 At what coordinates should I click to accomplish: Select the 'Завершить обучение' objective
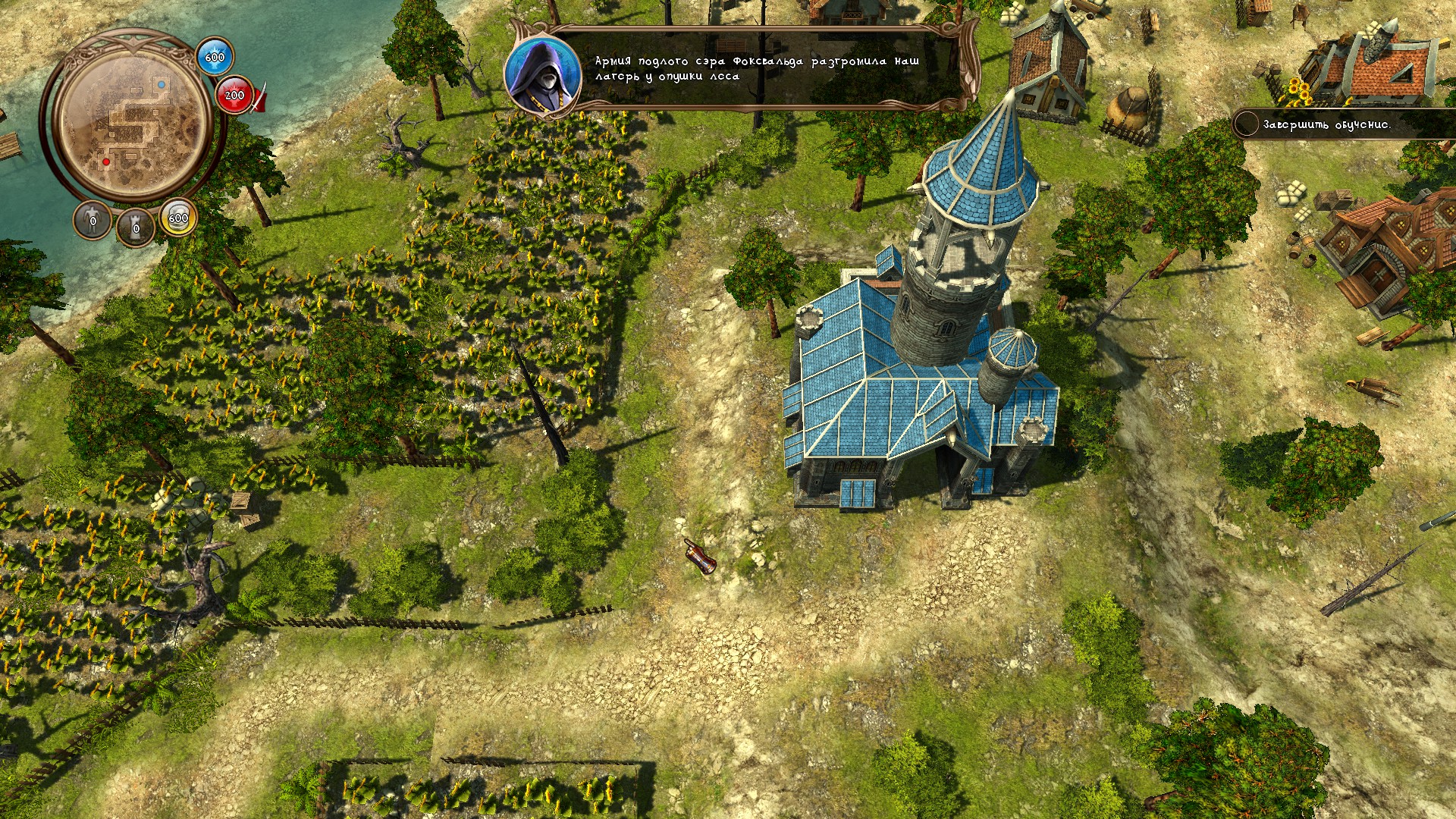[x=1326, y=124]
